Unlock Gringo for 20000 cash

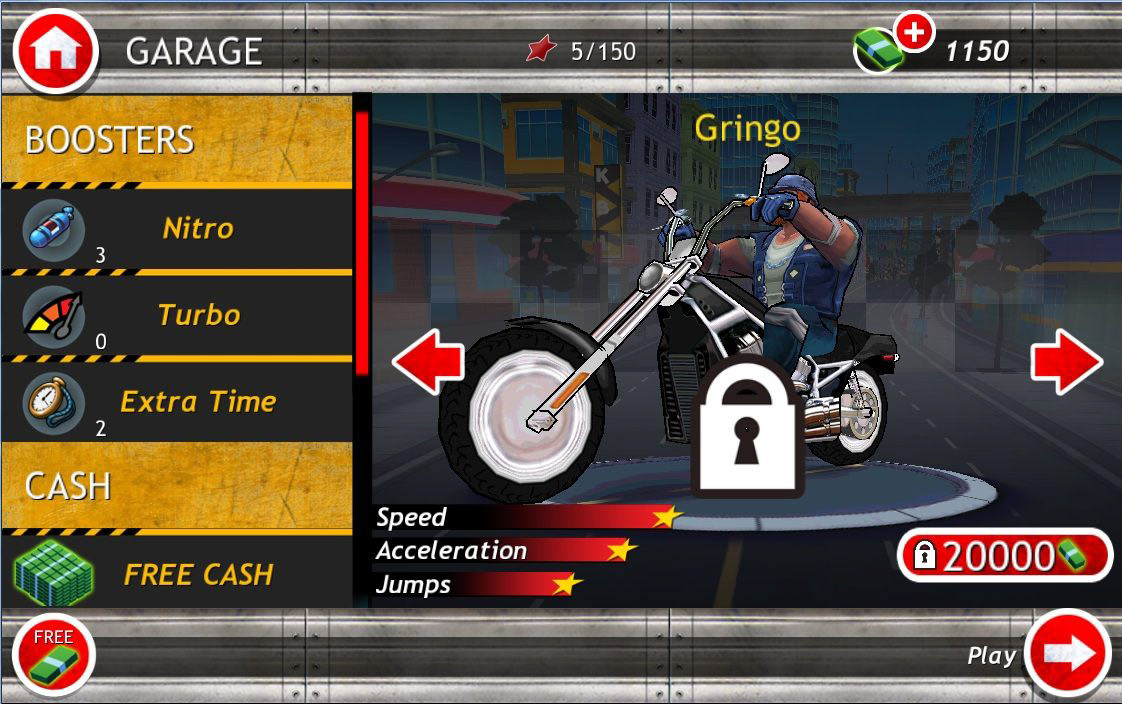[1005, 555]
